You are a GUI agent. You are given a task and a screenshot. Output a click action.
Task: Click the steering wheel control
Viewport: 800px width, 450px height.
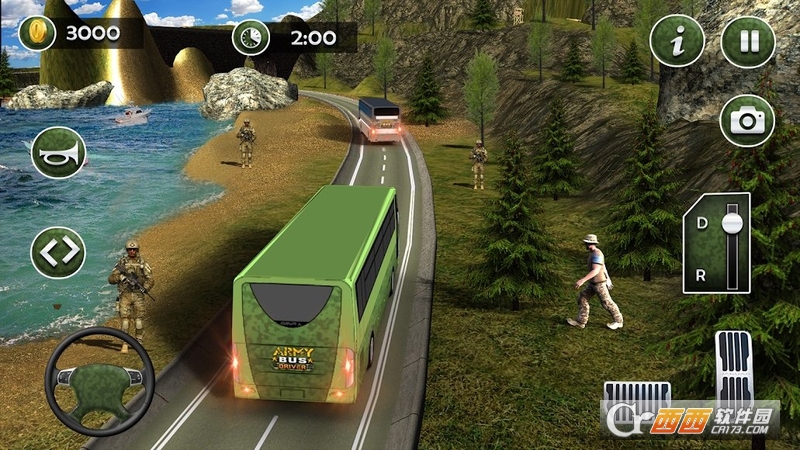tap(100, 380)
